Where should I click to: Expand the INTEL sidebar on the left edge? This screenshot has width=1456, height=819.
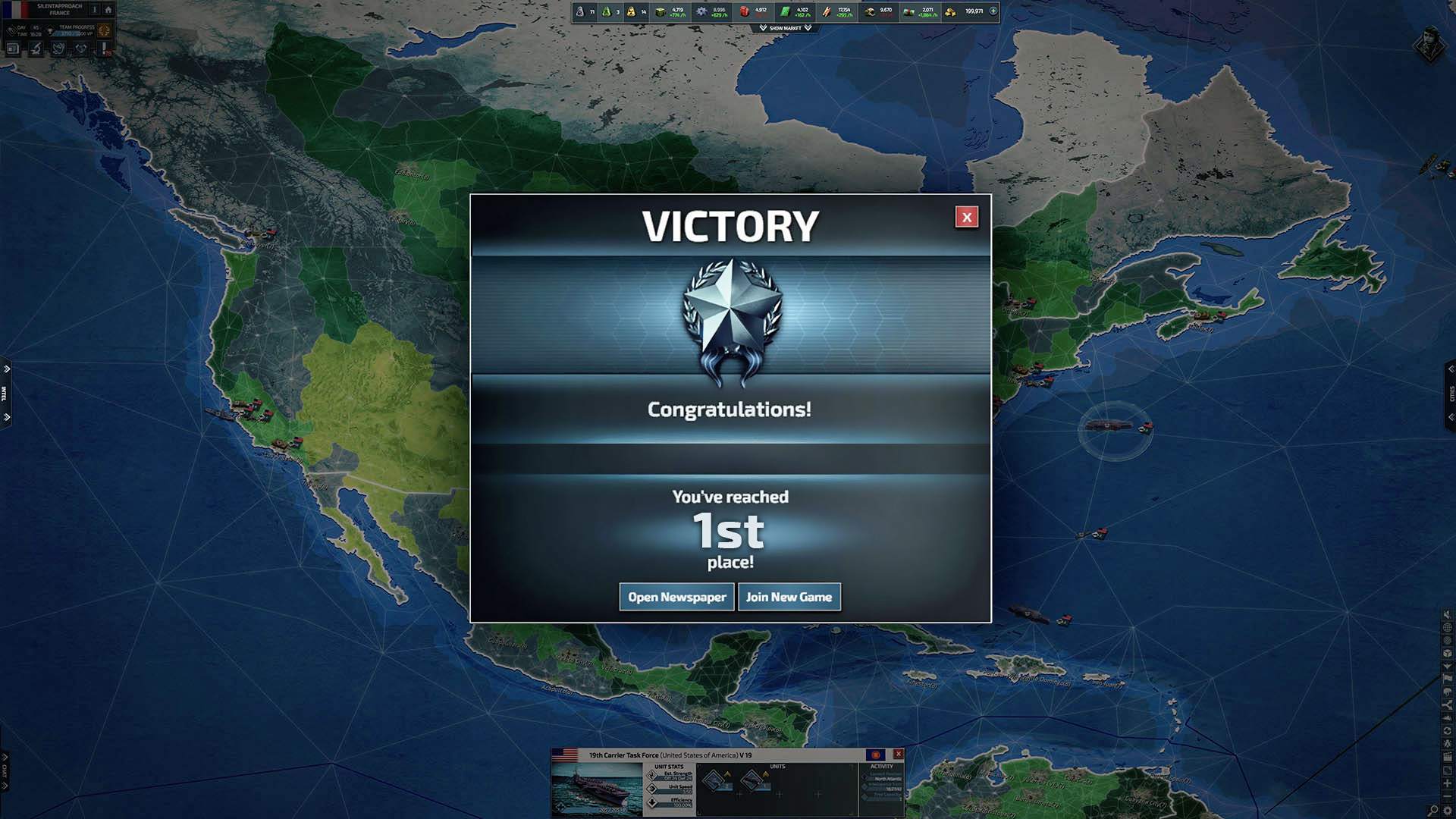6,388
